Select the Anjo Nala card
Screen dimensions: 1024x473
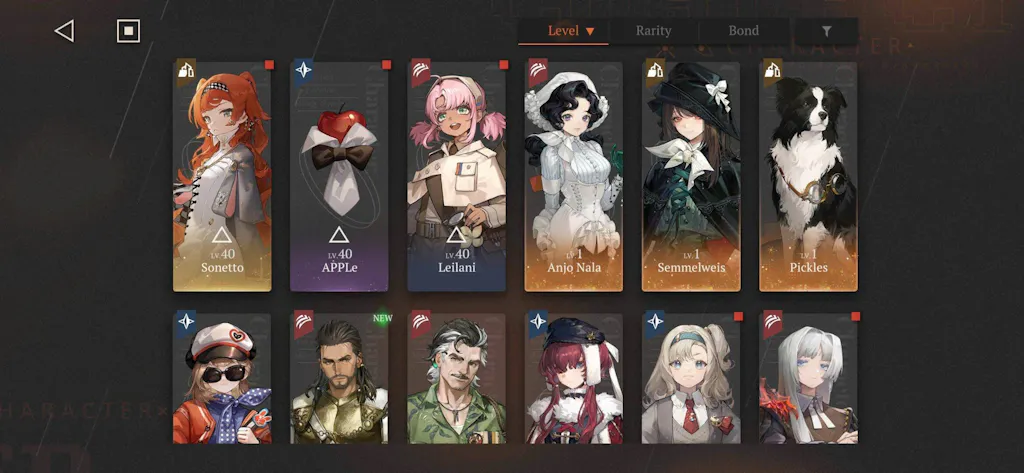click(x=574, y=176)
